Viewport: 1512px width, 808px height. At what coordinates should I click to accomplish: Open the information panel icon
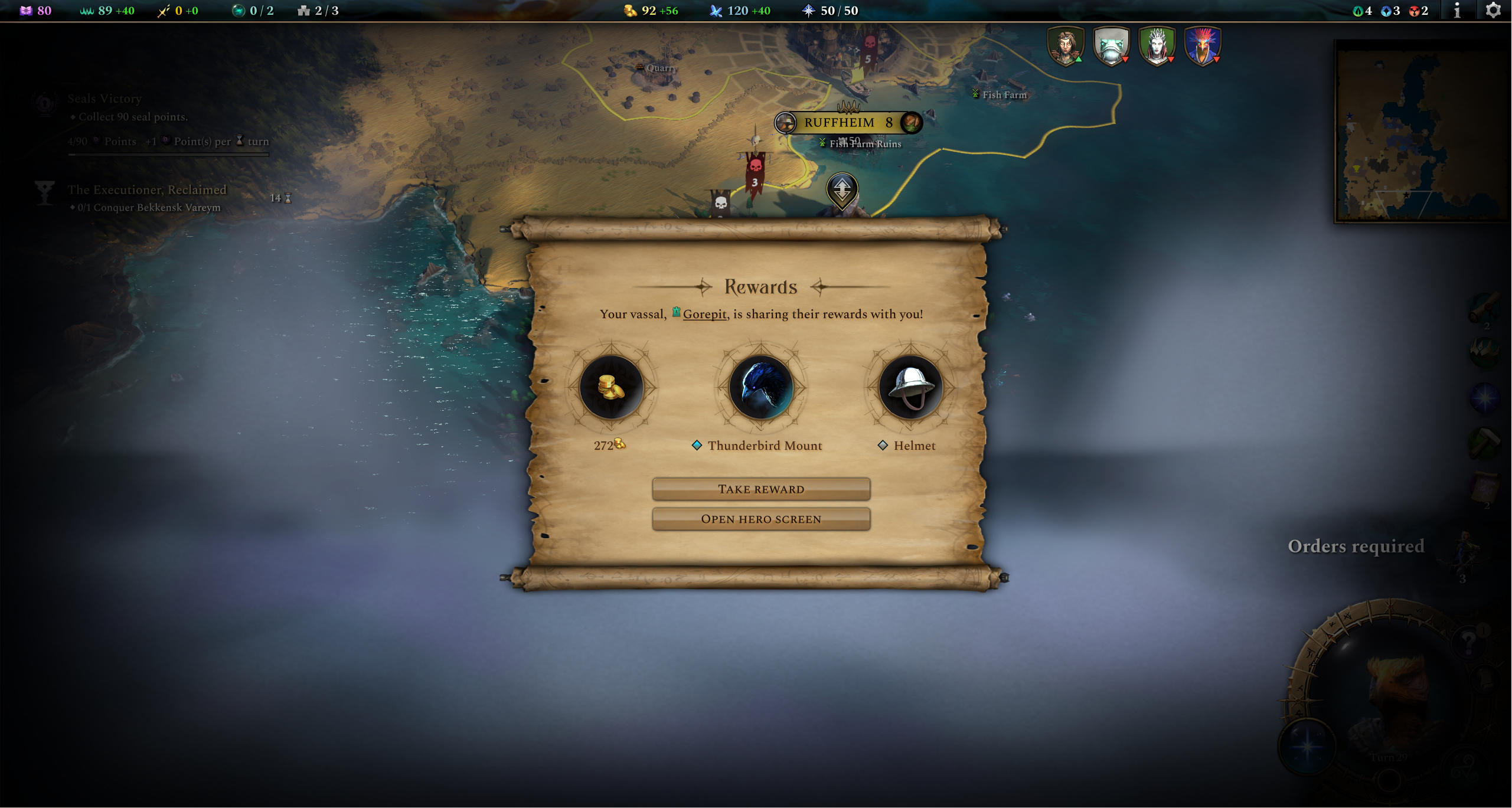pyautogui.click(x=1457, y=11)
